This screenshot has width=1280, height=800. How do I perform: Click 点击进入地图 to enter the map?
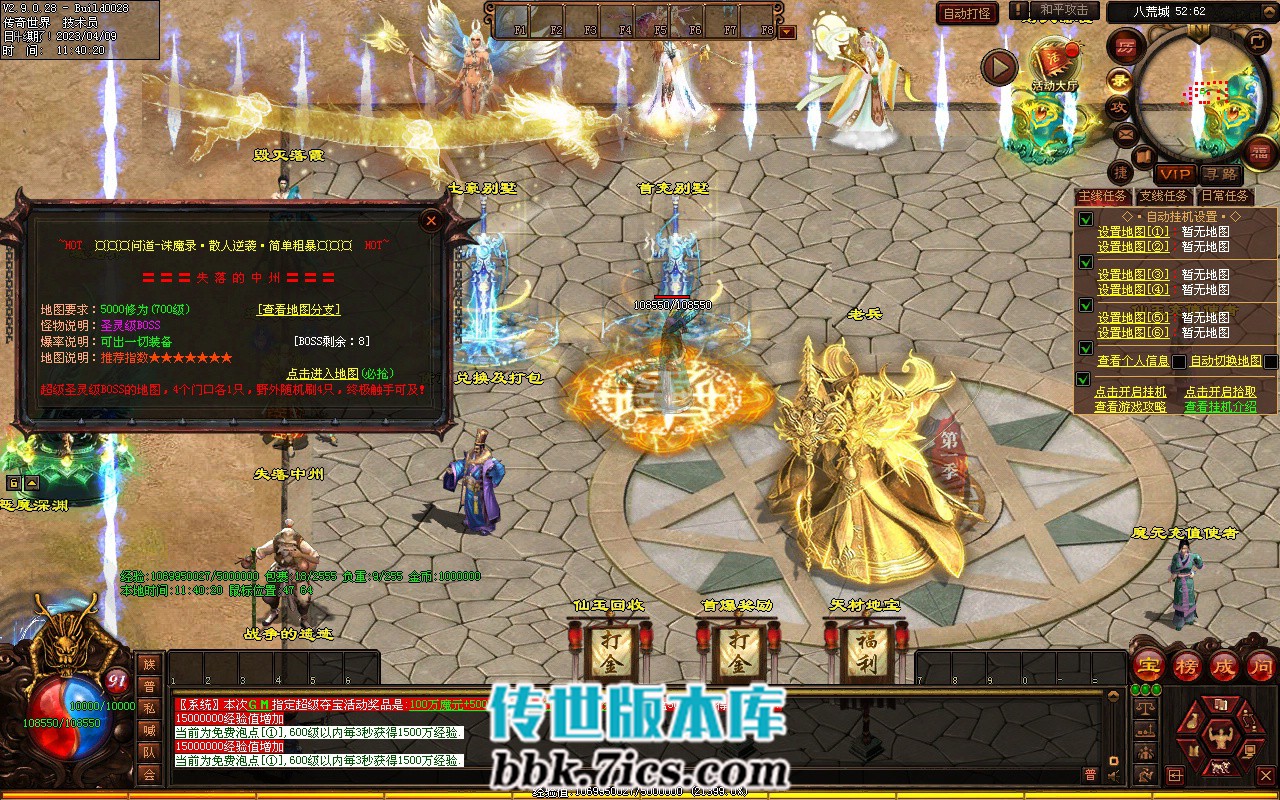[340, 373]
